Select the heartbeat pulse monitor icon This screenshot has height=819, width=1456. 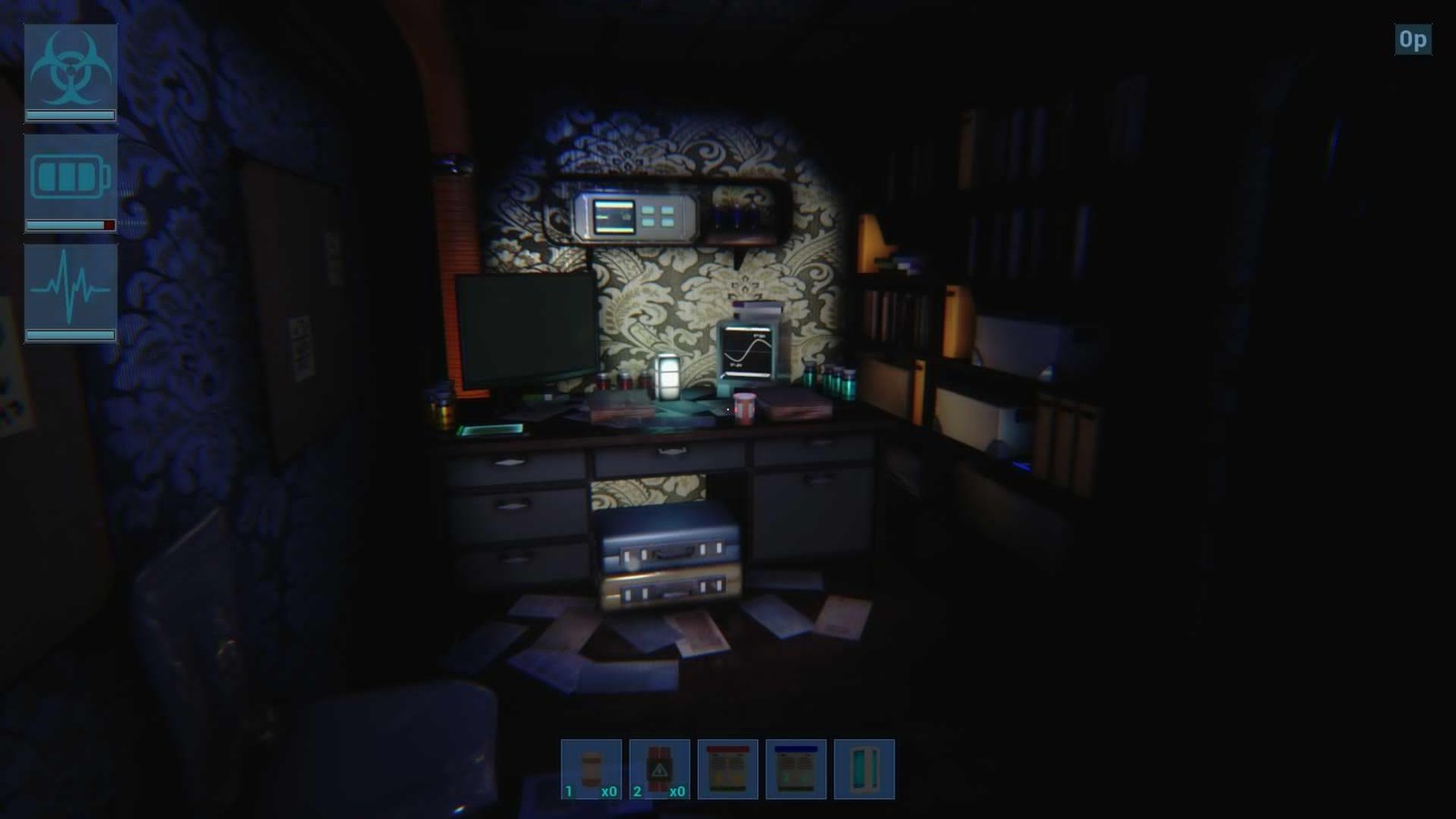[x=68, y=289]
